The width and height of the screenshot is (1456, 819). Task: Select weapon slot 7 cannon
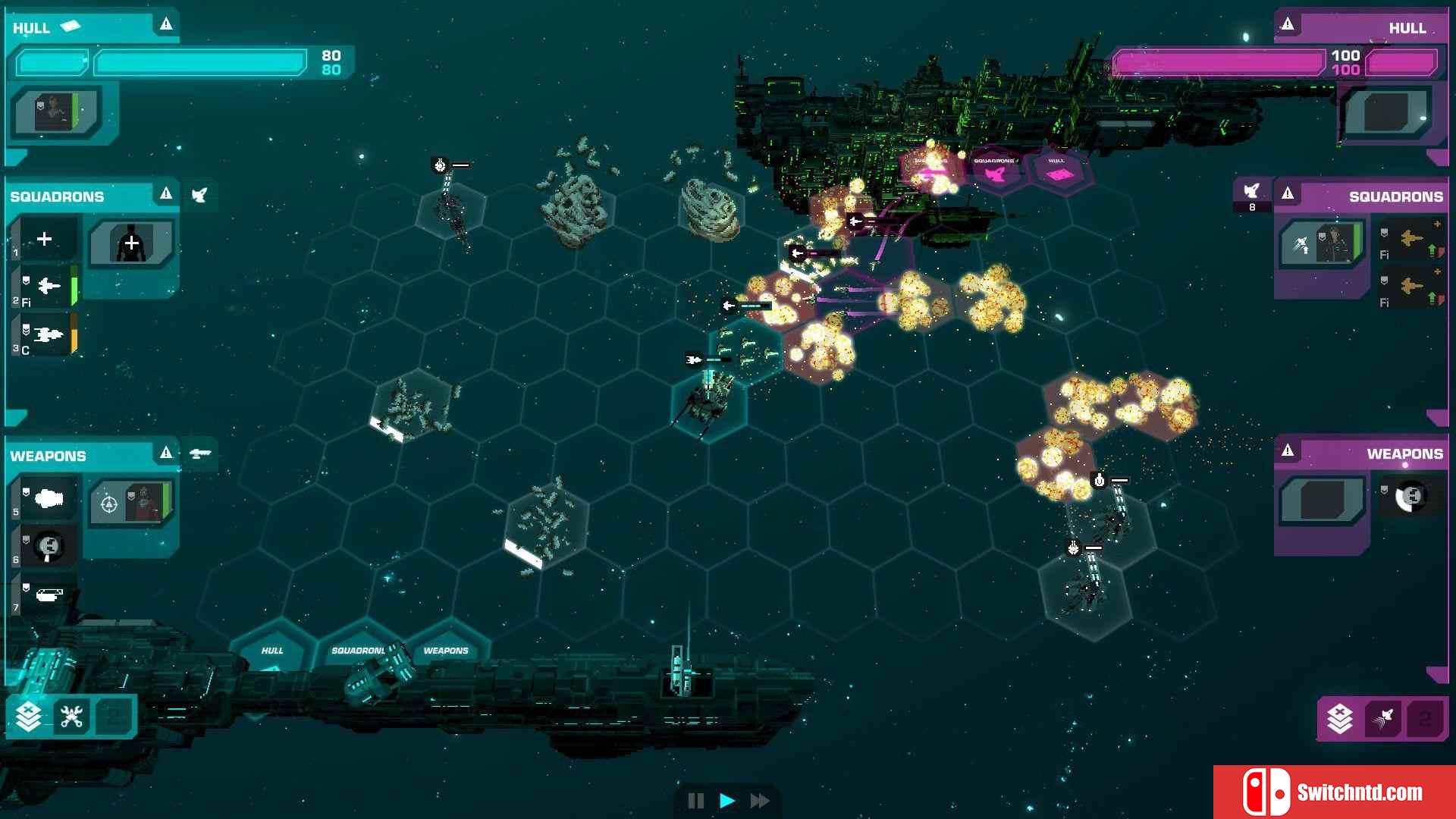[49, 595]
